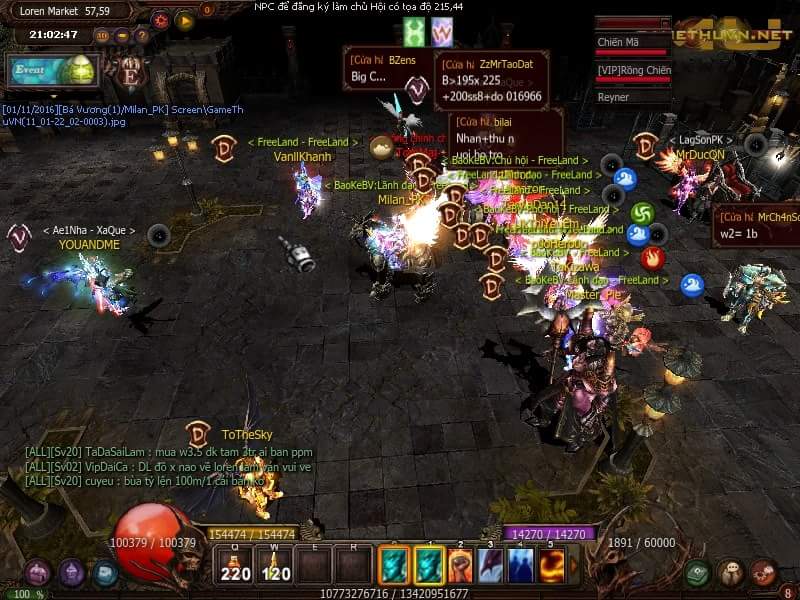This screenshot has height=600, width=800.
Task: Click the minus button beside the clock
Action: [122, 35]
